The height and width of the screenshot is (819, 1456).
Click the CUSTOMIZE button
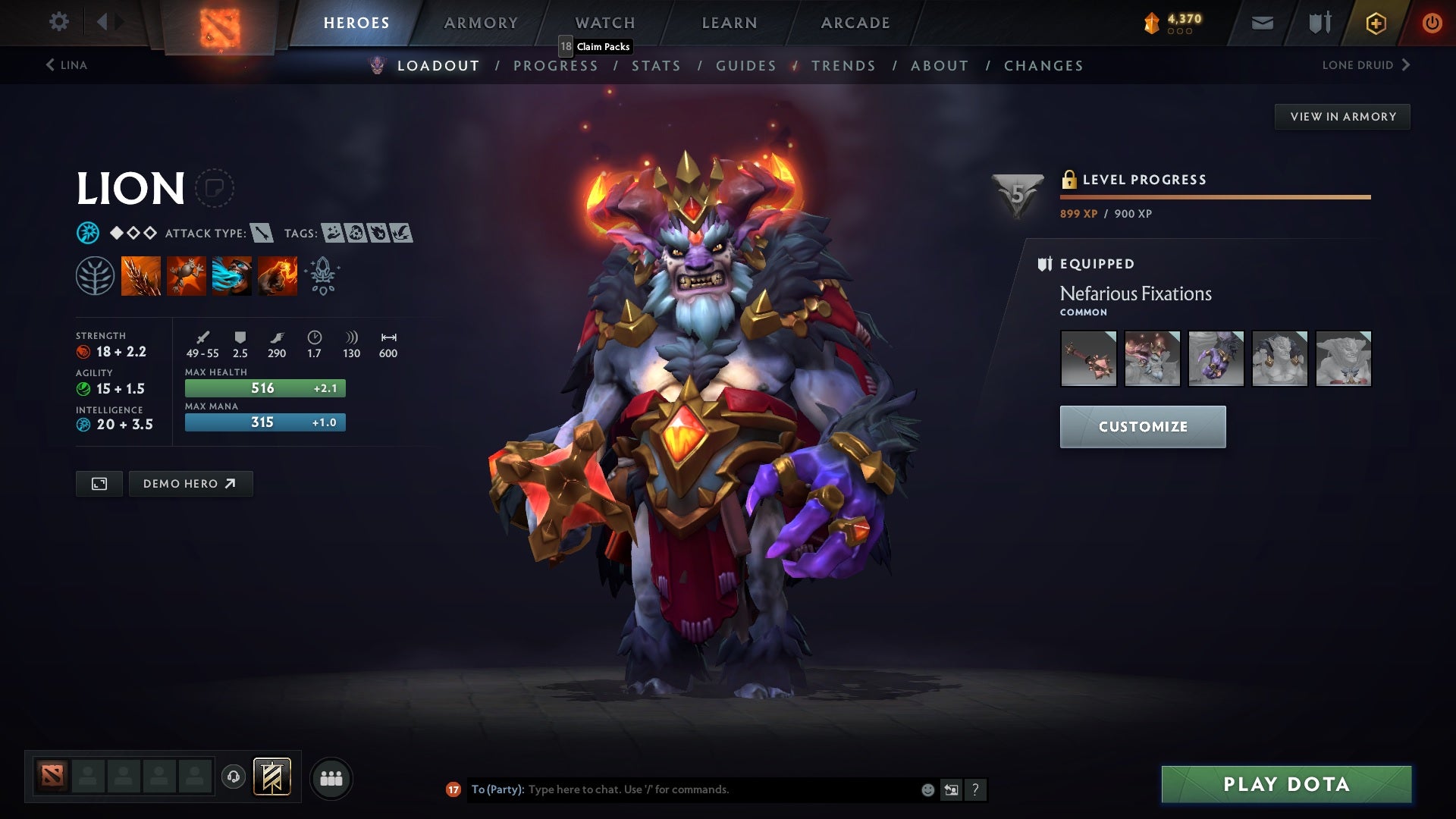pyautogui.click(x=1143, y=426)
